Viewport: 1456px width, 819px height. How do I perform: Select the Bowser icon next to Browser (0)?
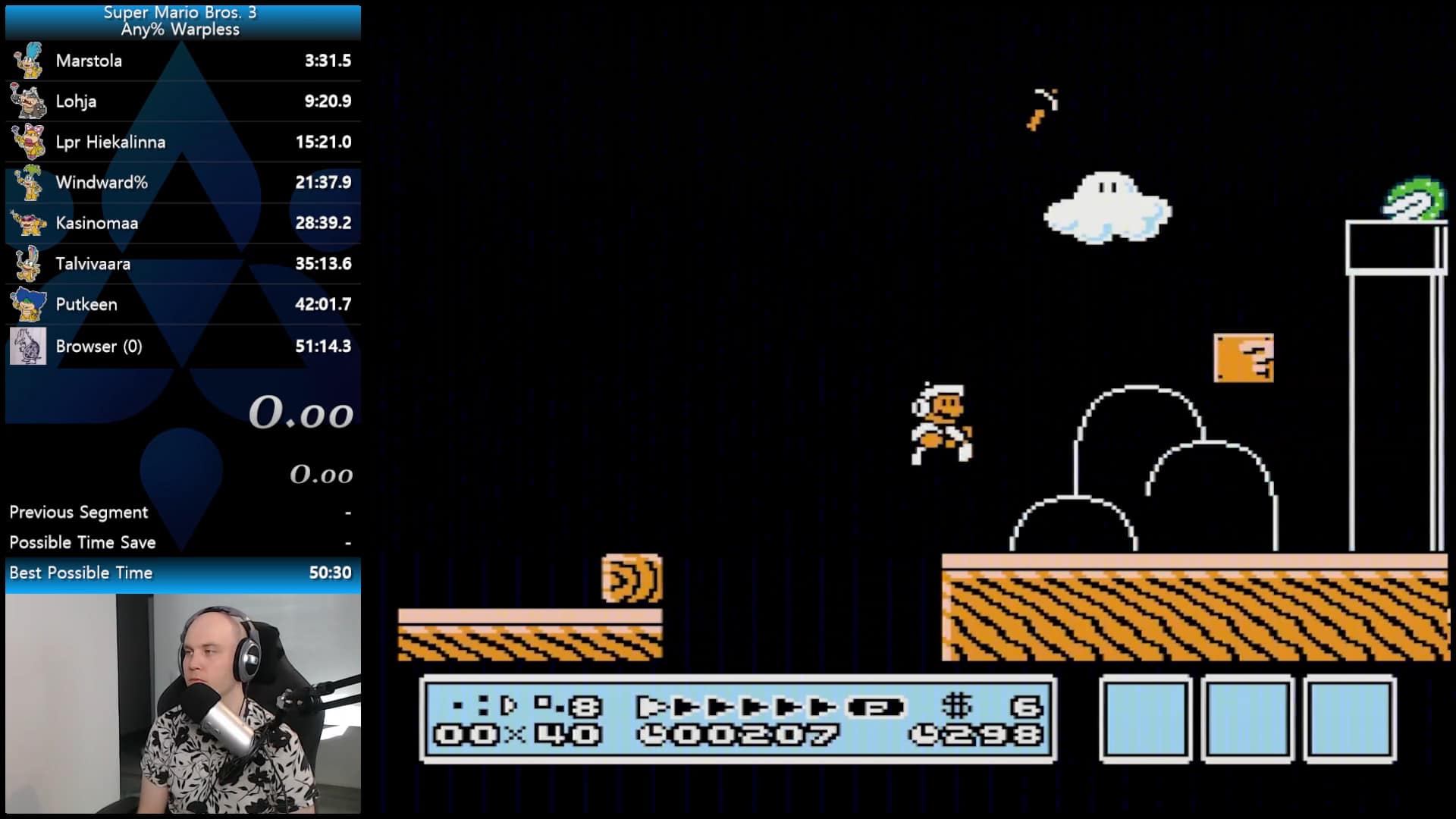pyautogui.click(x=28, y=346)
